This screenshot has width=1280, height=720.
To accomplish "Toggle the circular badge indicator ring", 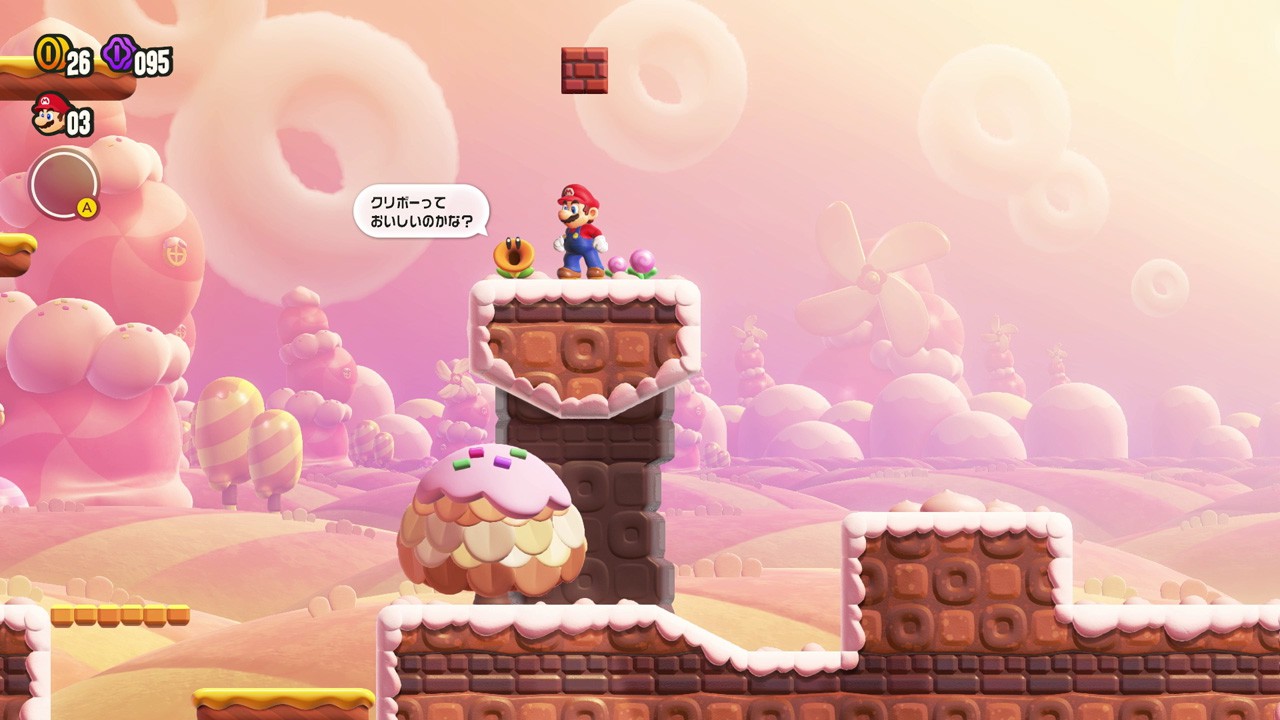I will pos(63,186).
